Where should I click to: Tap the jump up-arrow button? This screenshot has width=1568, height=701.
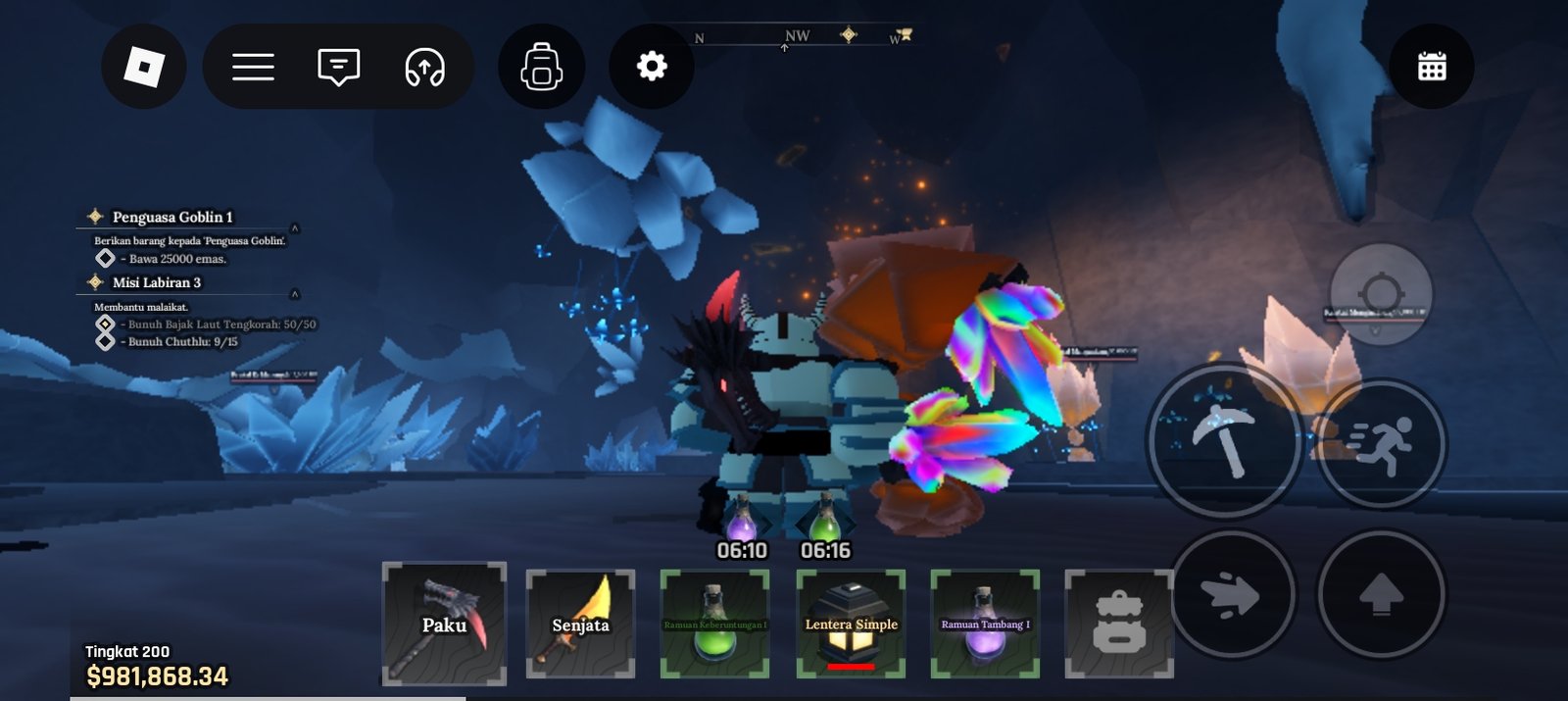click(x=1381, y=594)
